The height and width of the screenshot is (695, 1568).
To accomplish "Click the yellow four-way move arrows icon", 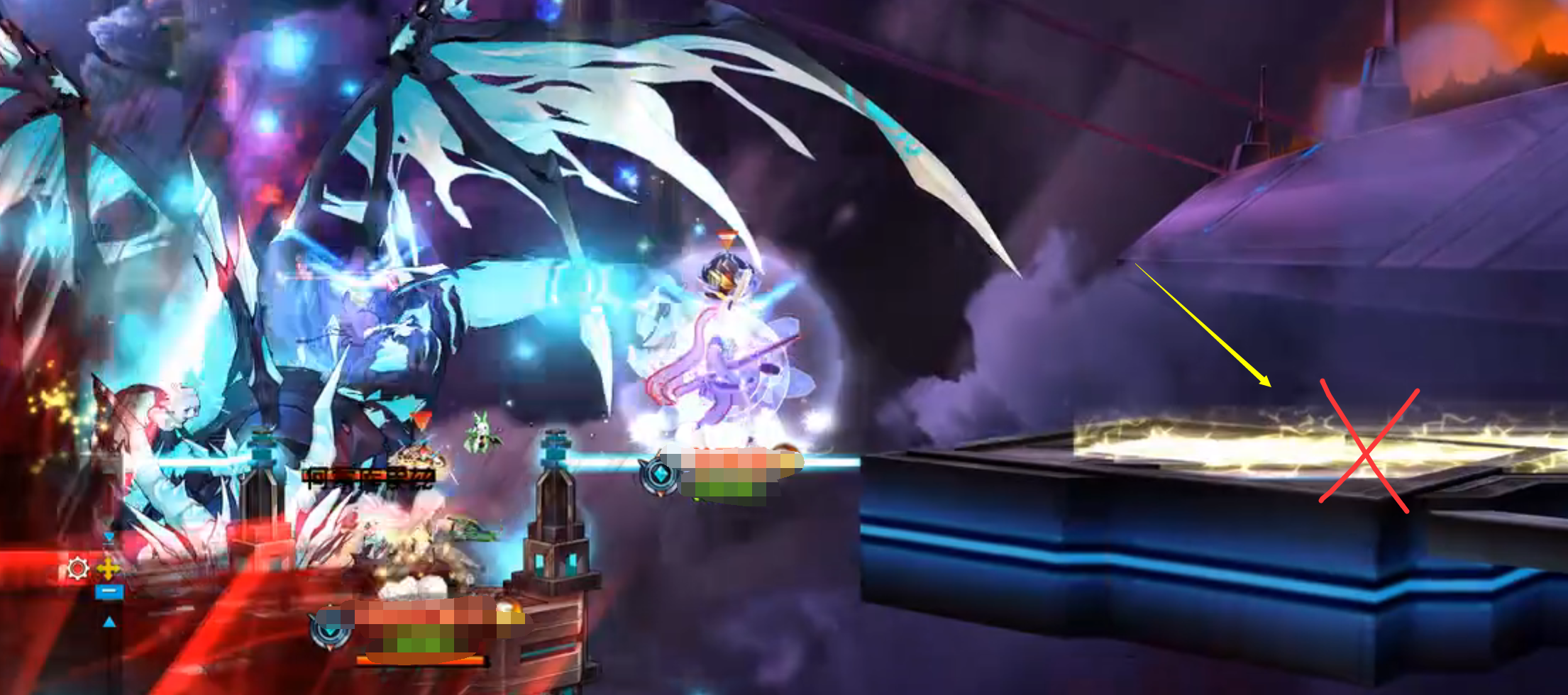I will tap(109, 569).
